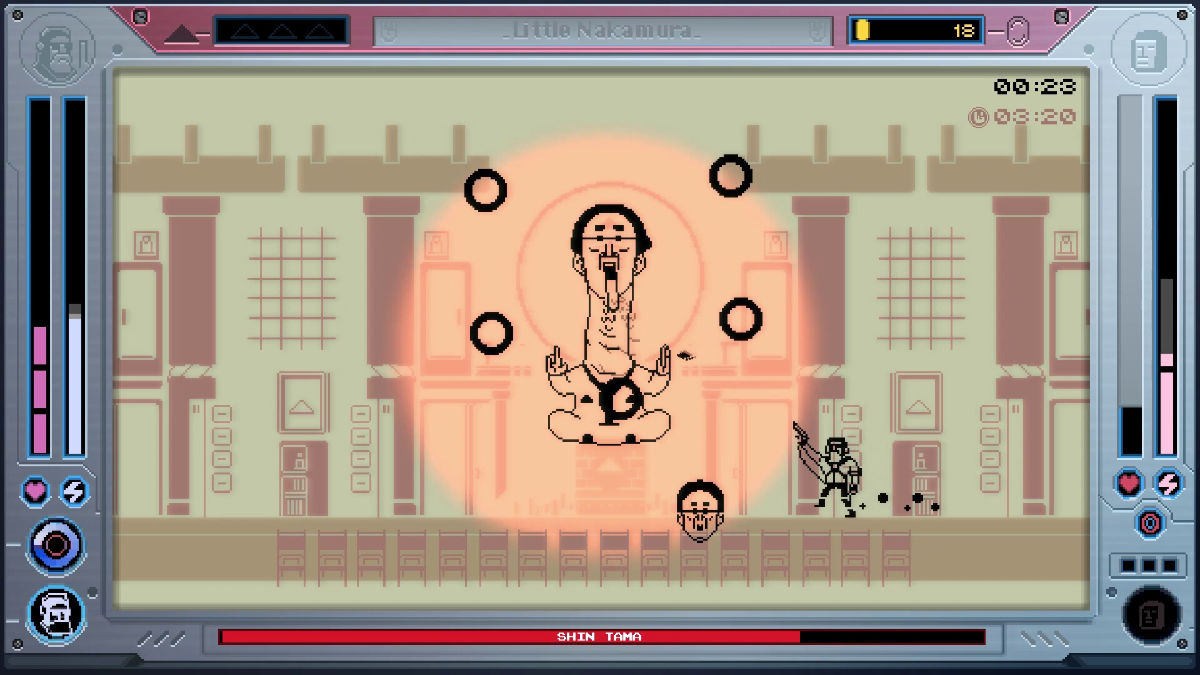The width and height of the screenshot is (1200, 675).
Task: Open the dark square-face portrait circle
Action: pos(1151,613)
